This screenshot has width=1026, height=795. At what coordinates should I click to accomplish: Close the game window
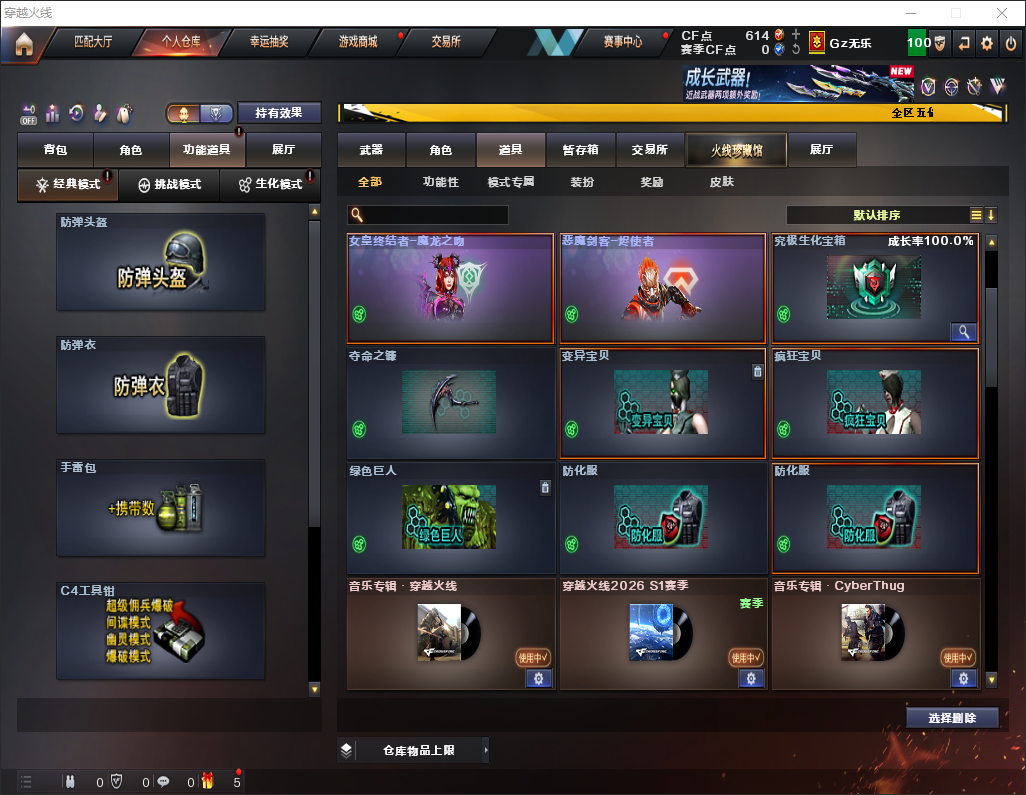pos(1001,13)
